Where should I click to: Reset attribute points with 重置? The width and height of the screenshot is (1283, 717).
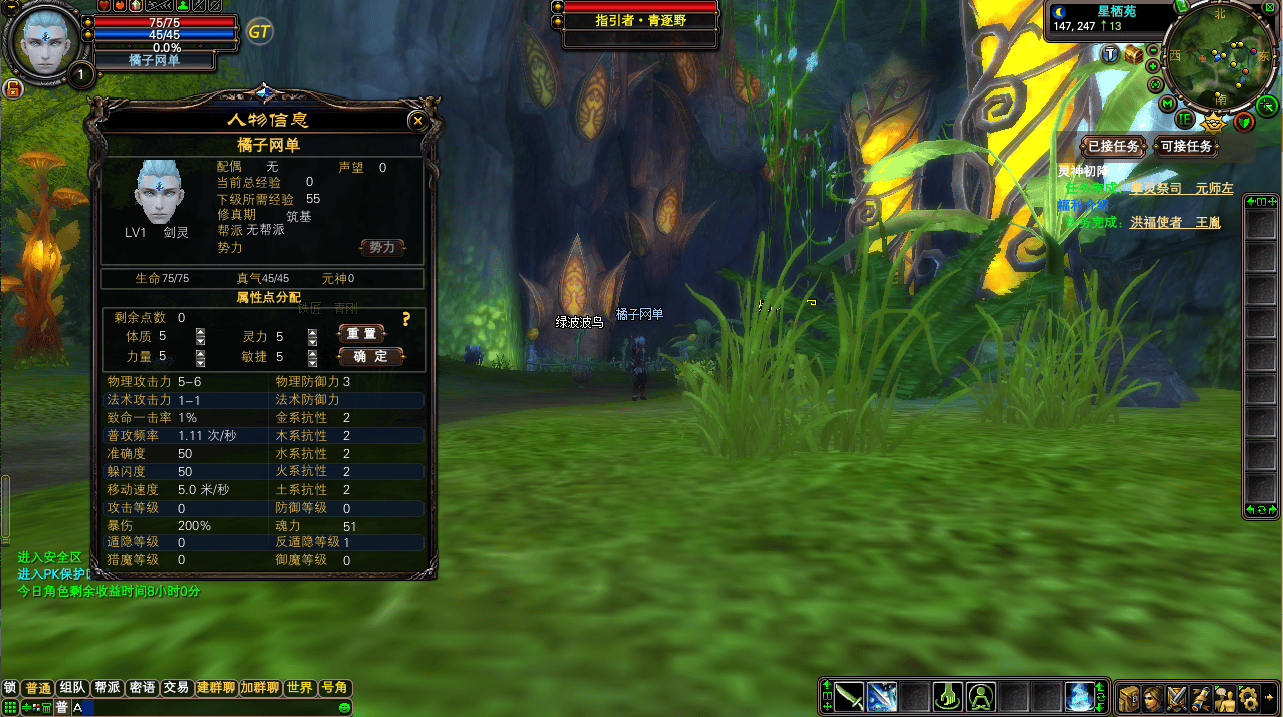tap(361, 334)
